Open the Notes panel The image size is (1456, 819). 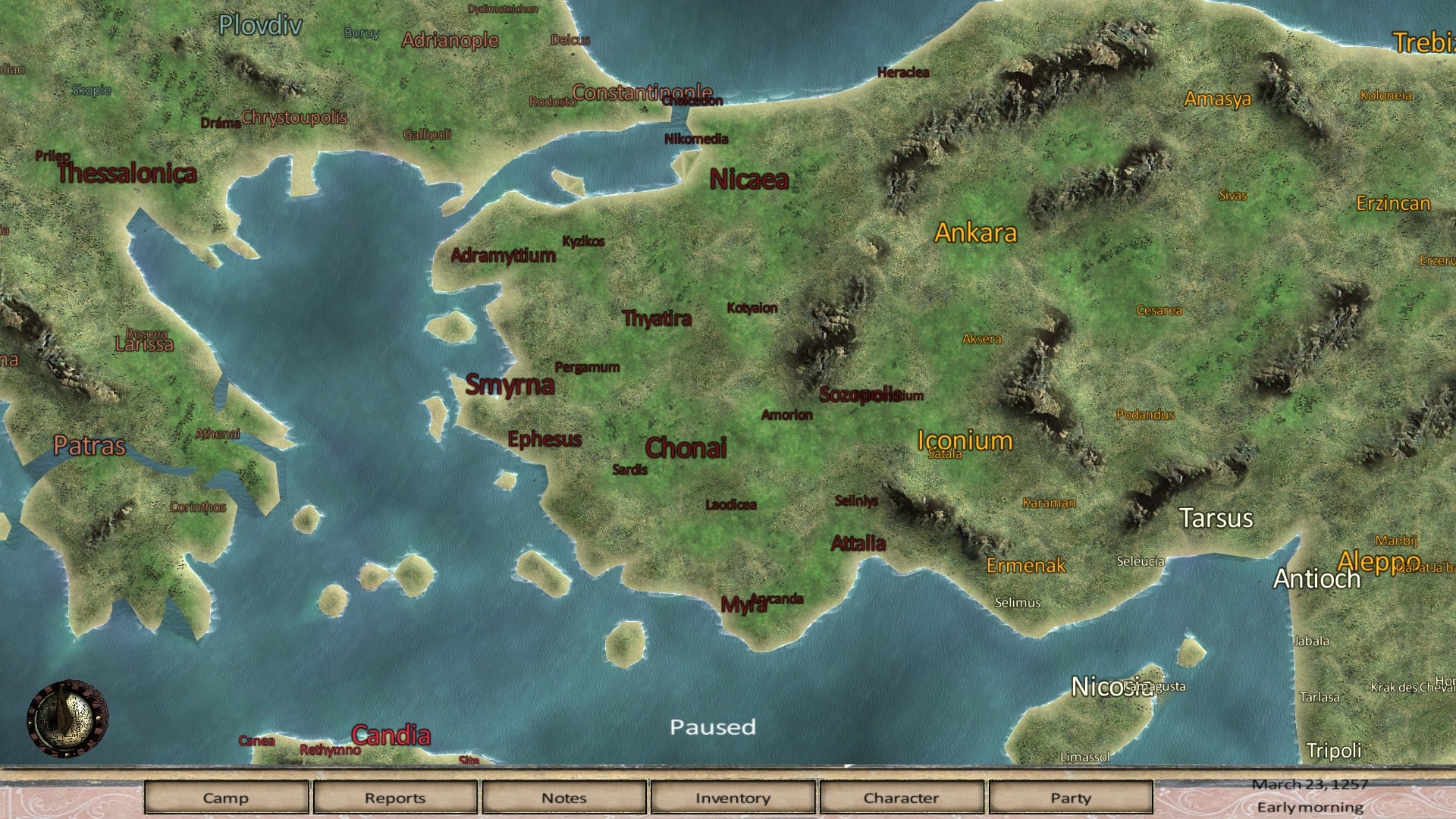click(x=564, y=798)
